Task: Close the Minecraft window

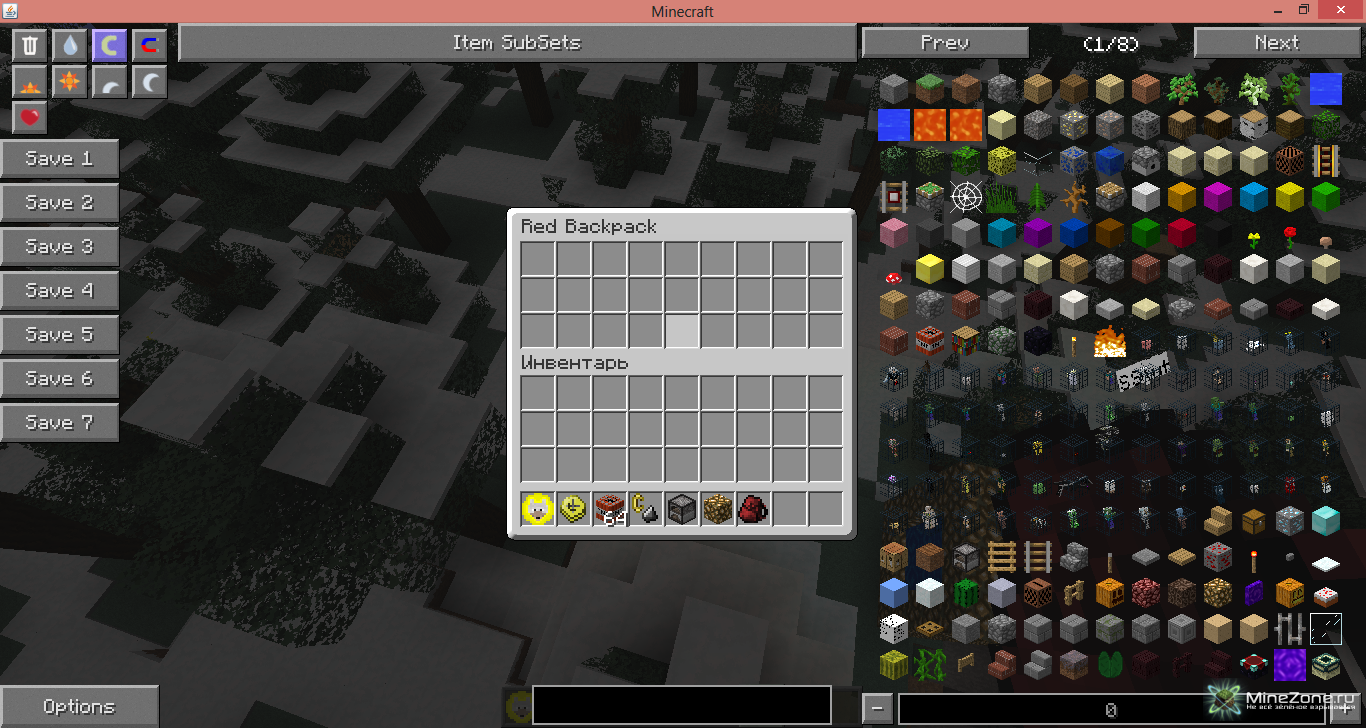Action: (x=1342, y=10)
